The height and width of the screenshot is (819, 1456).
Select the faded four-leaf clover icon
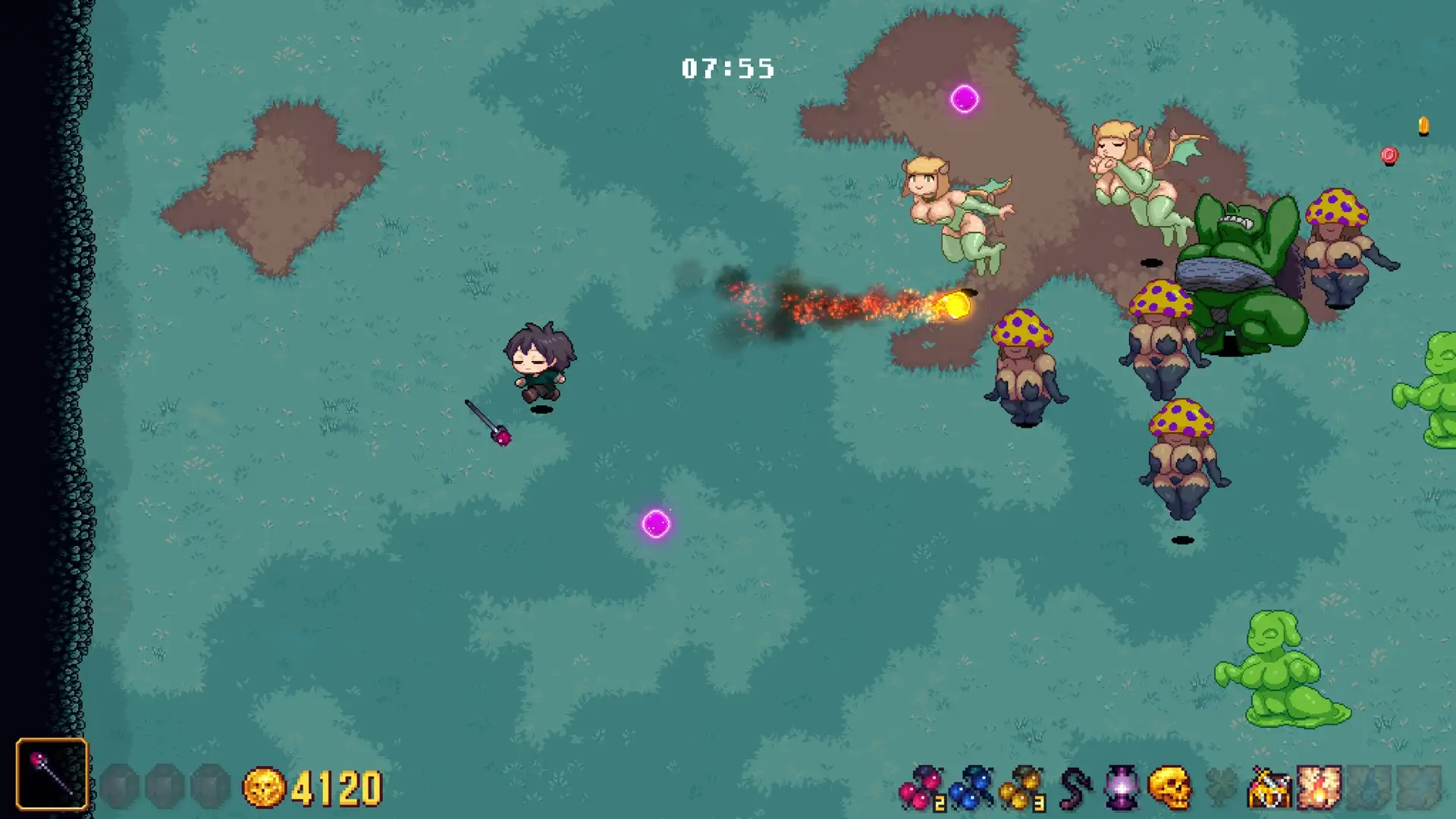coord(1220,788)
